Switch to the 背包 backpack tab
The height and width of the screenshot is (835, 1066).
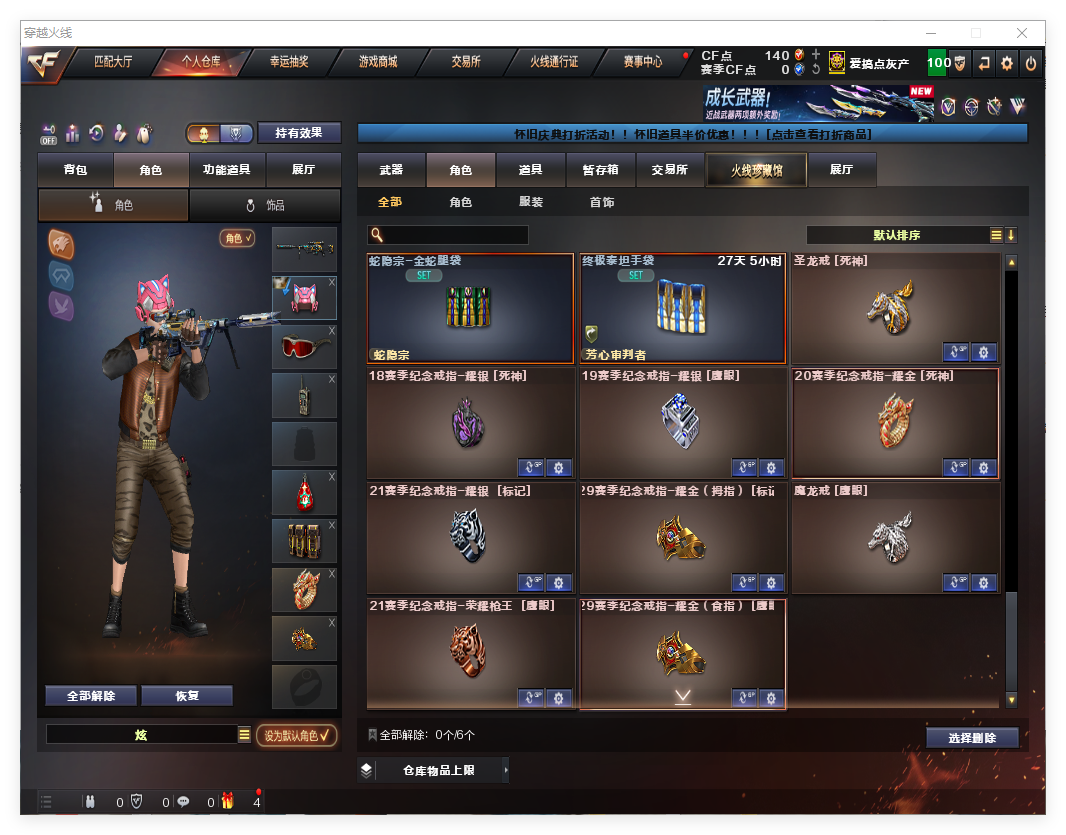point(75,170)
